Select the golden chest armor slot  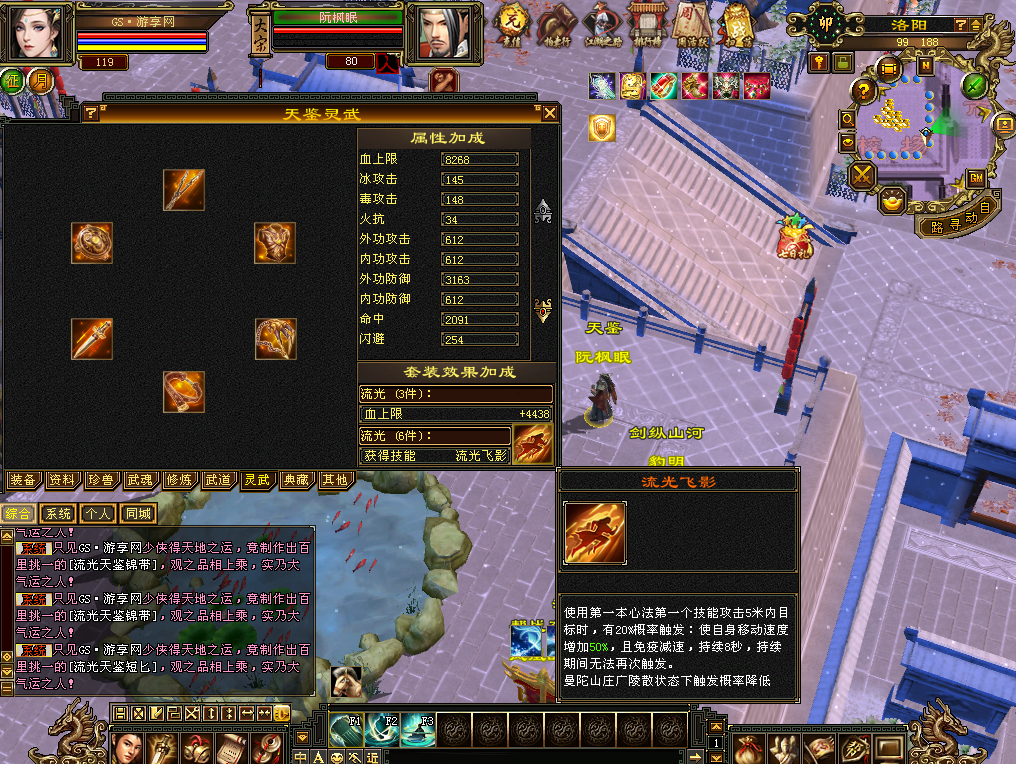275,243
